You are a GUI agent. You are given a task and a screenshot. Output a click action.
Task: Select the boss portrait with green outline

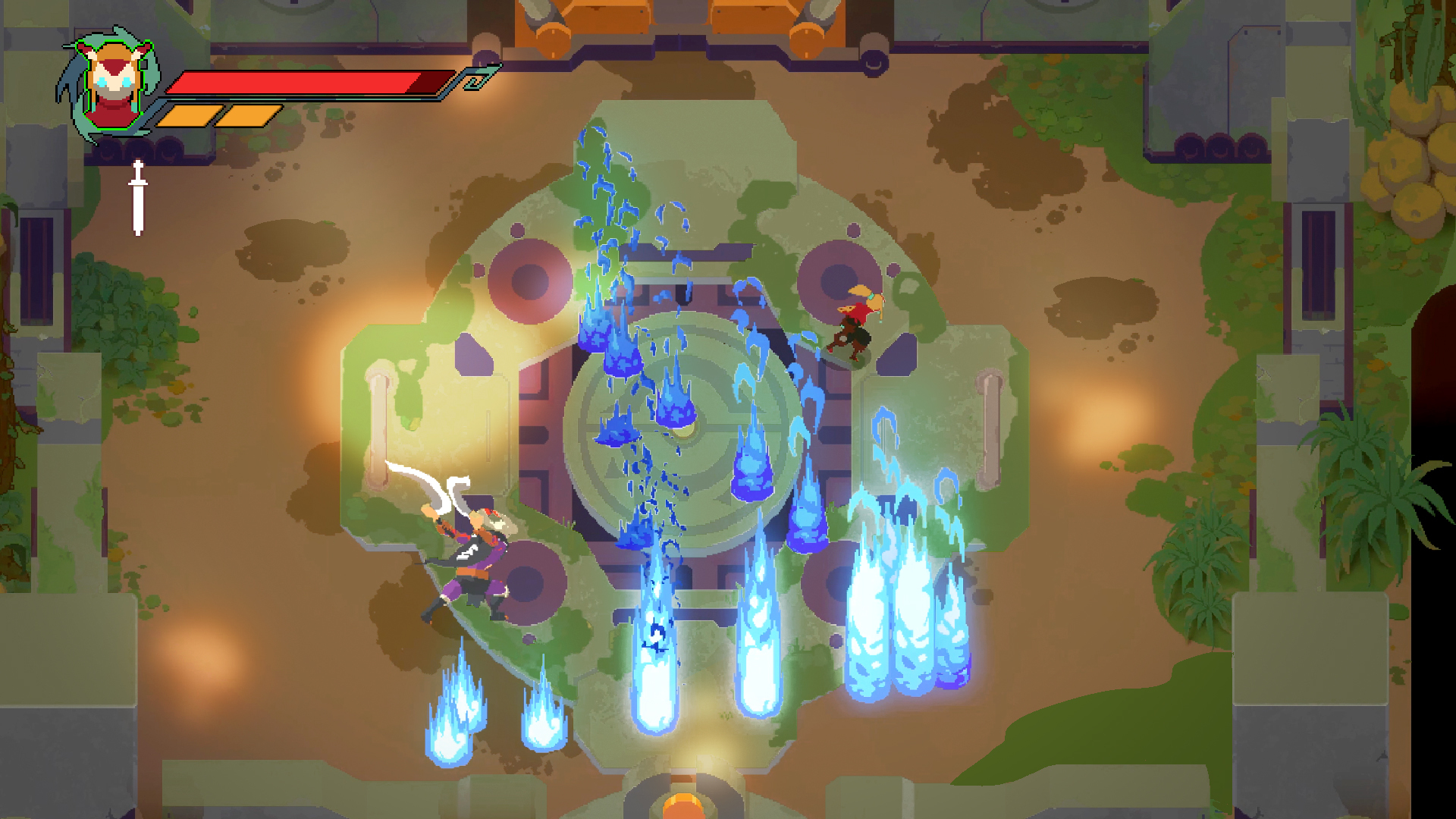[x=112, y=87]
